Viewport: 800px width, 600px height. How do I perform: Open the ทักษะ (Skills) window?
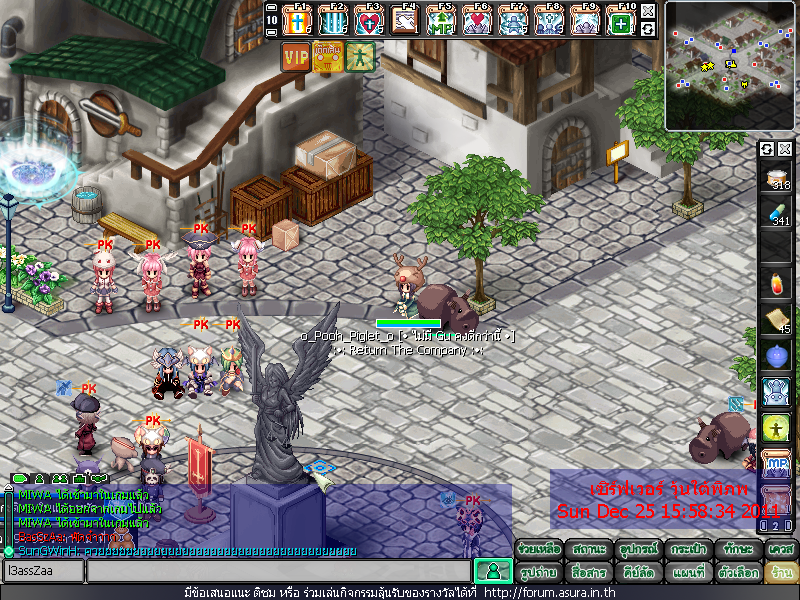coord(735,550)
